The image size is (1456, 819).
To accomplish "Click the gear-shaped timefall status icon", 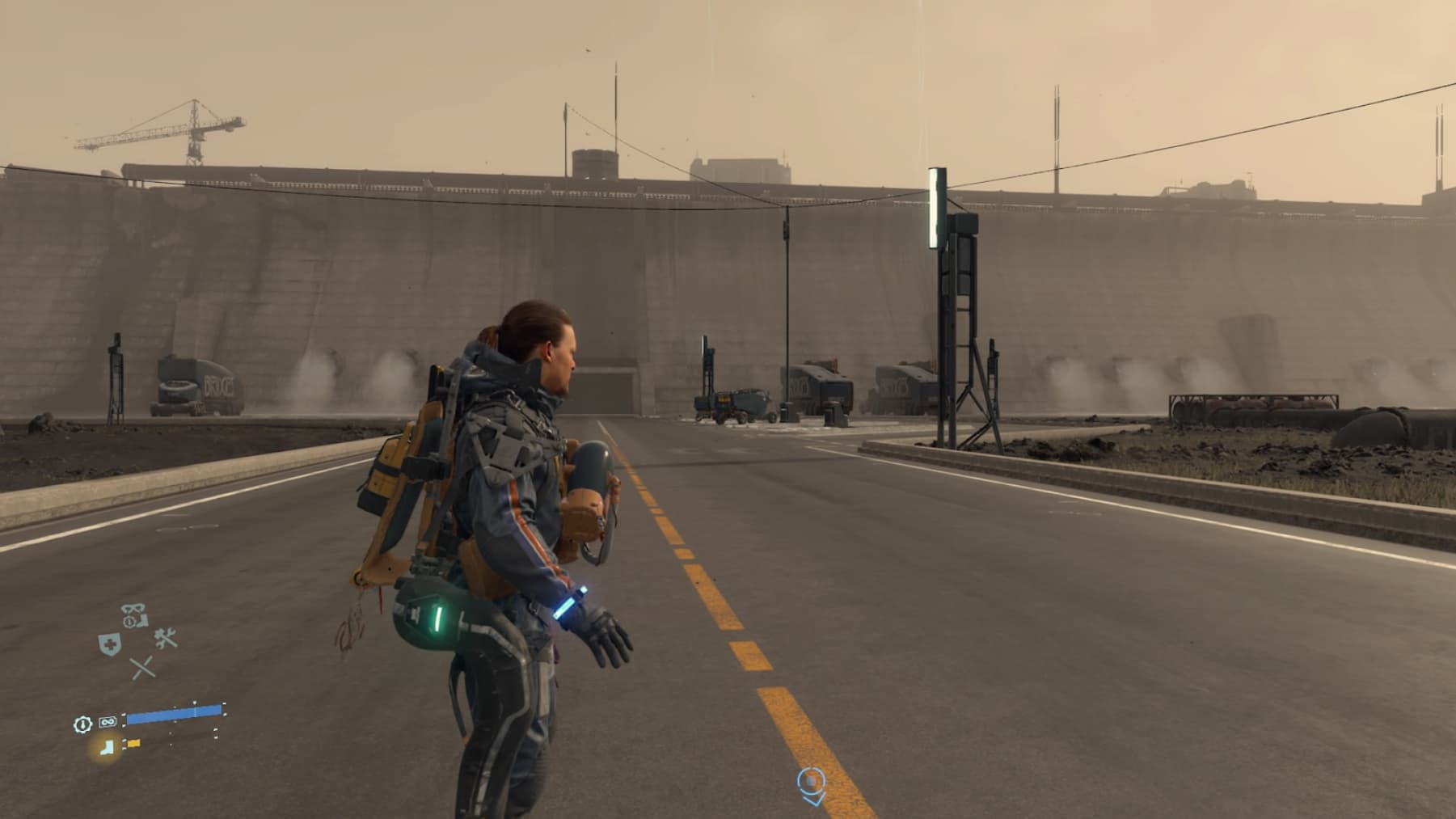I will [82, 724].
